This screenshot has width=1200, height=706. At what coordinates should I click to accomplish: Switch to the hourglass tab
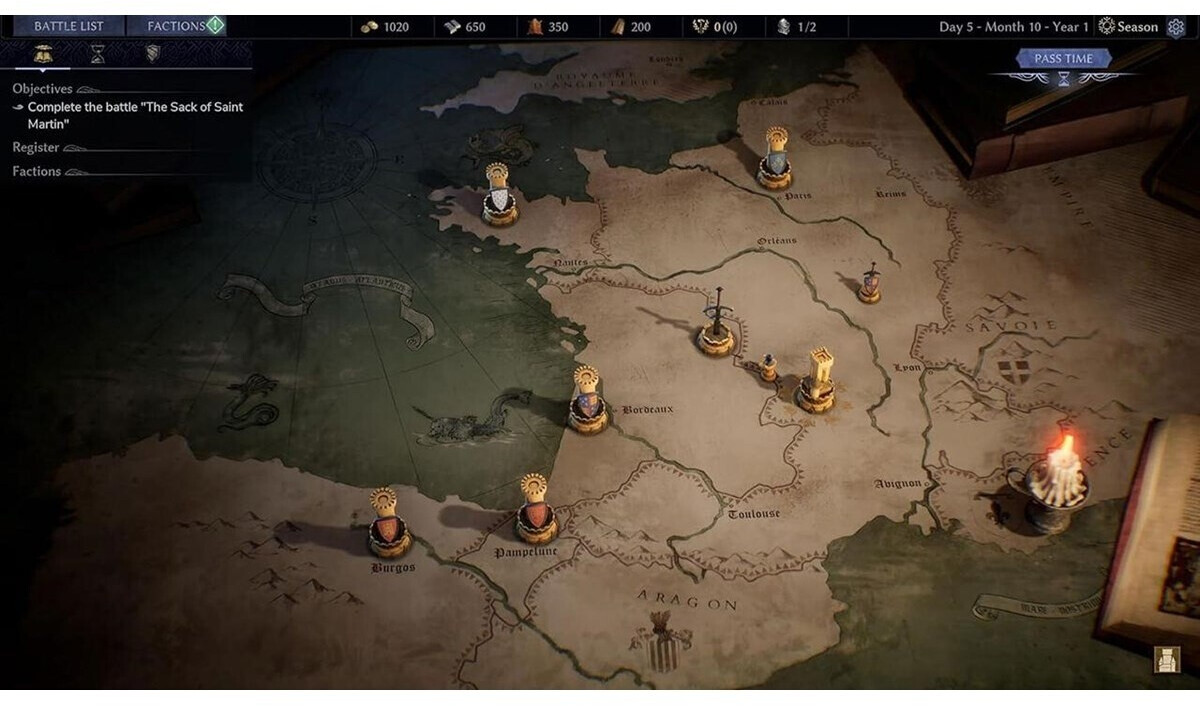pos(98,55)
